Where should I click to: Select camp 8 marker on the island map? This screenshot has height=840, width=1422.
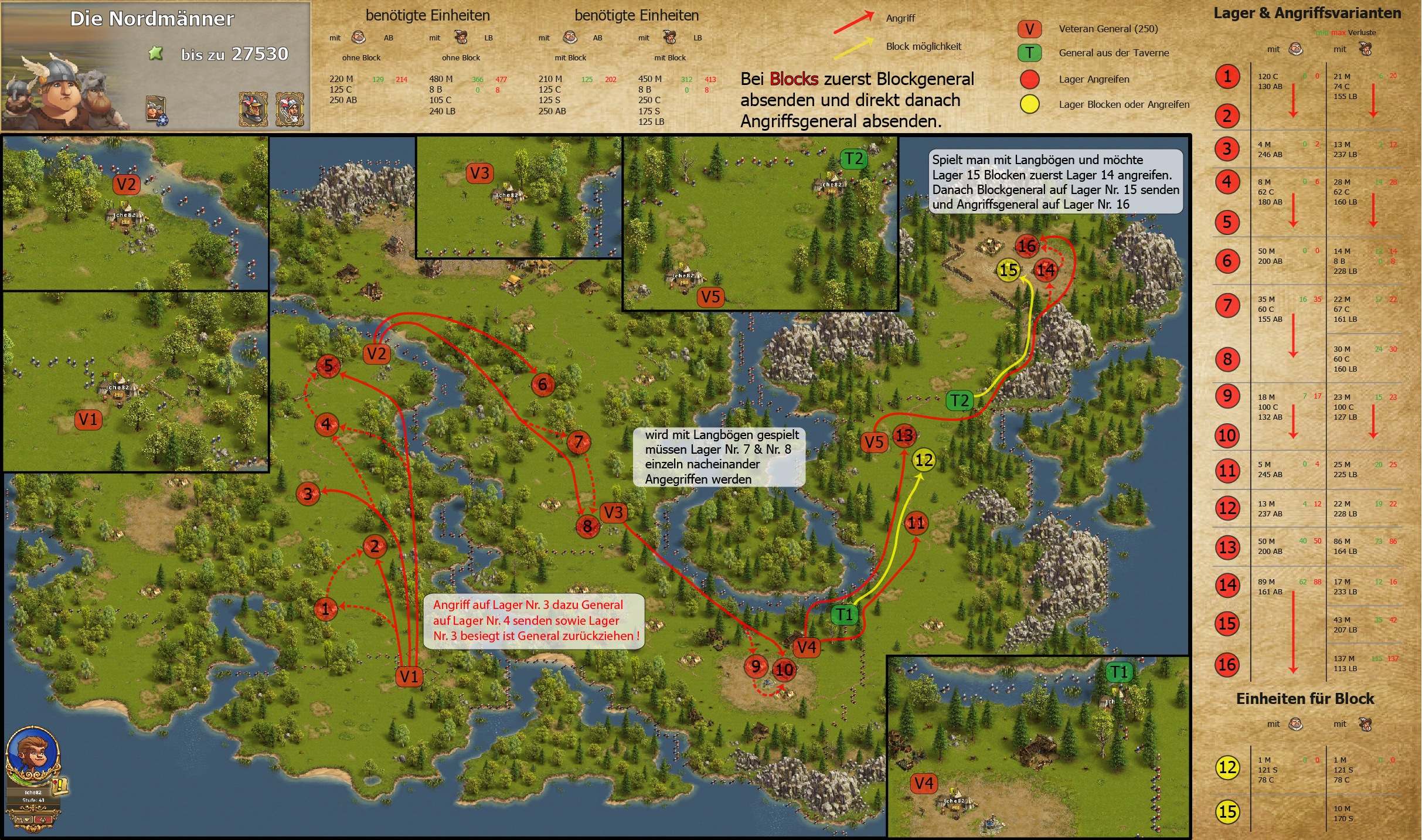587,526
